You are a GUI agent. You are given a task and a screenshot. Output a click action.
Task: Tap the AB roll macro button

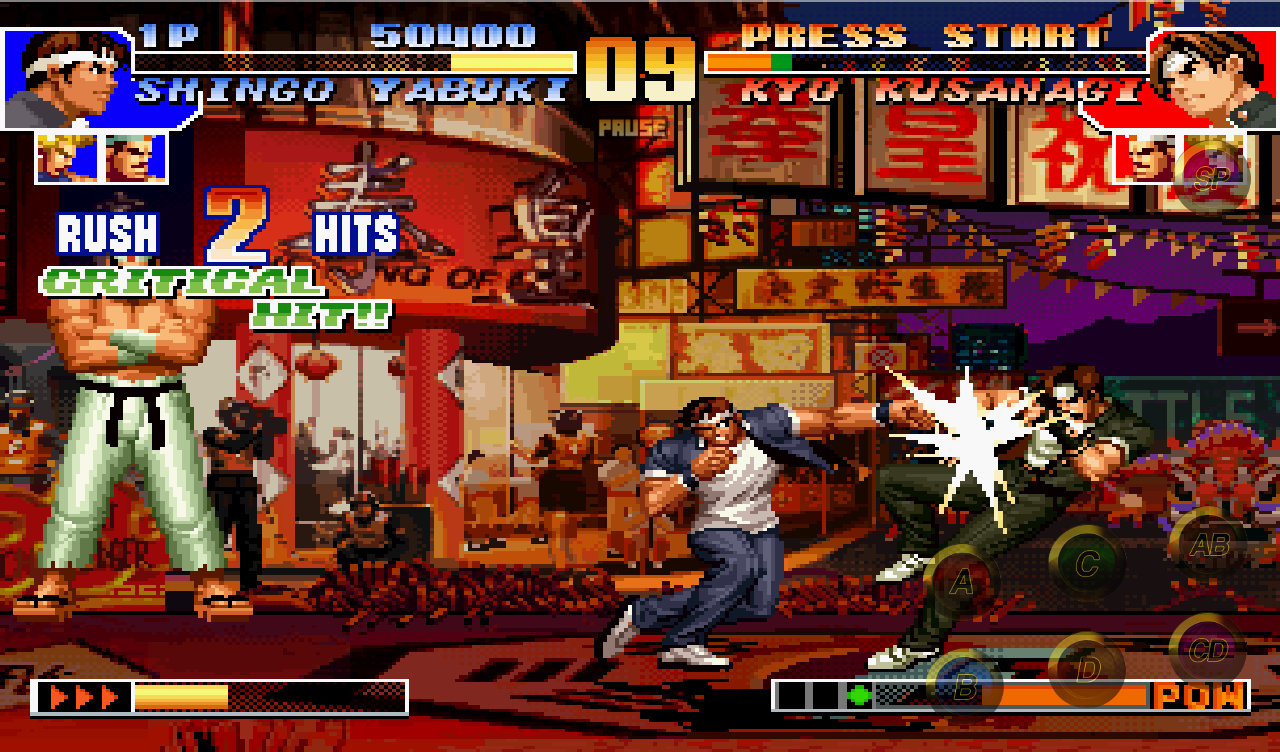click(x=1205, y=545)
